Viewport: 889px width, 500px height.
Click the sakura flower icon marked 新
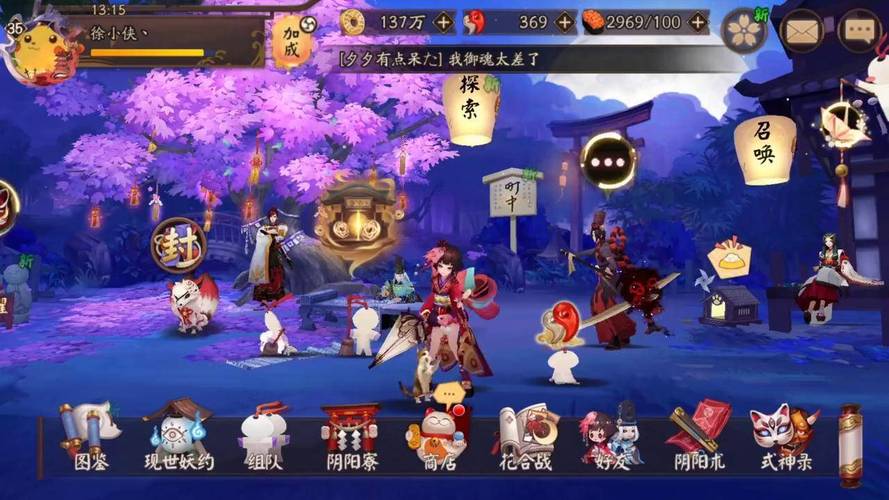tap(743, 30)
